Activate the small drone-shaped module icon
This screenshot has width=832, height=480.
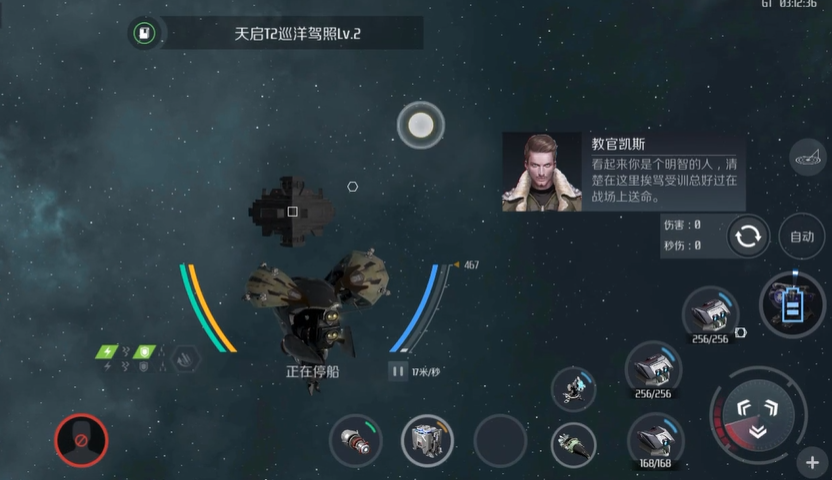tap(574, 387)
